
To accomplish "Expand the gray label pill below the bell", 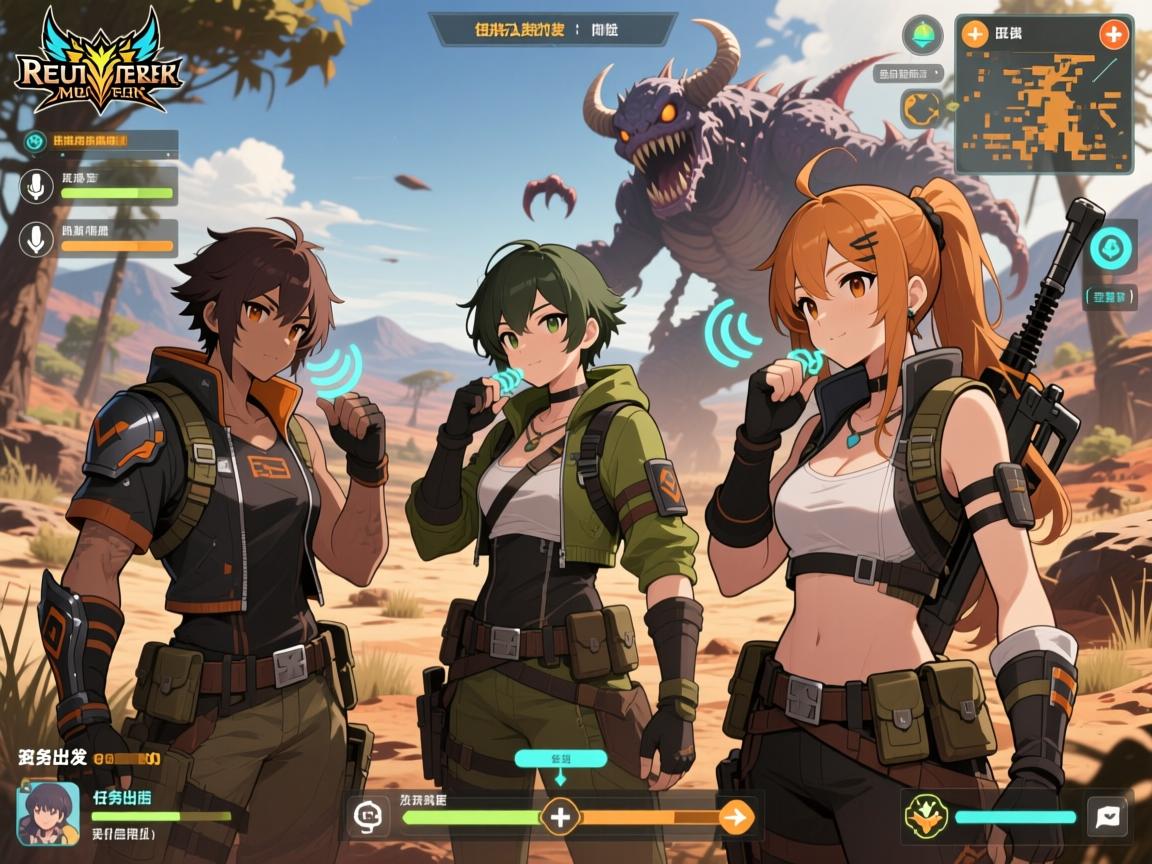I will (909, 73).
